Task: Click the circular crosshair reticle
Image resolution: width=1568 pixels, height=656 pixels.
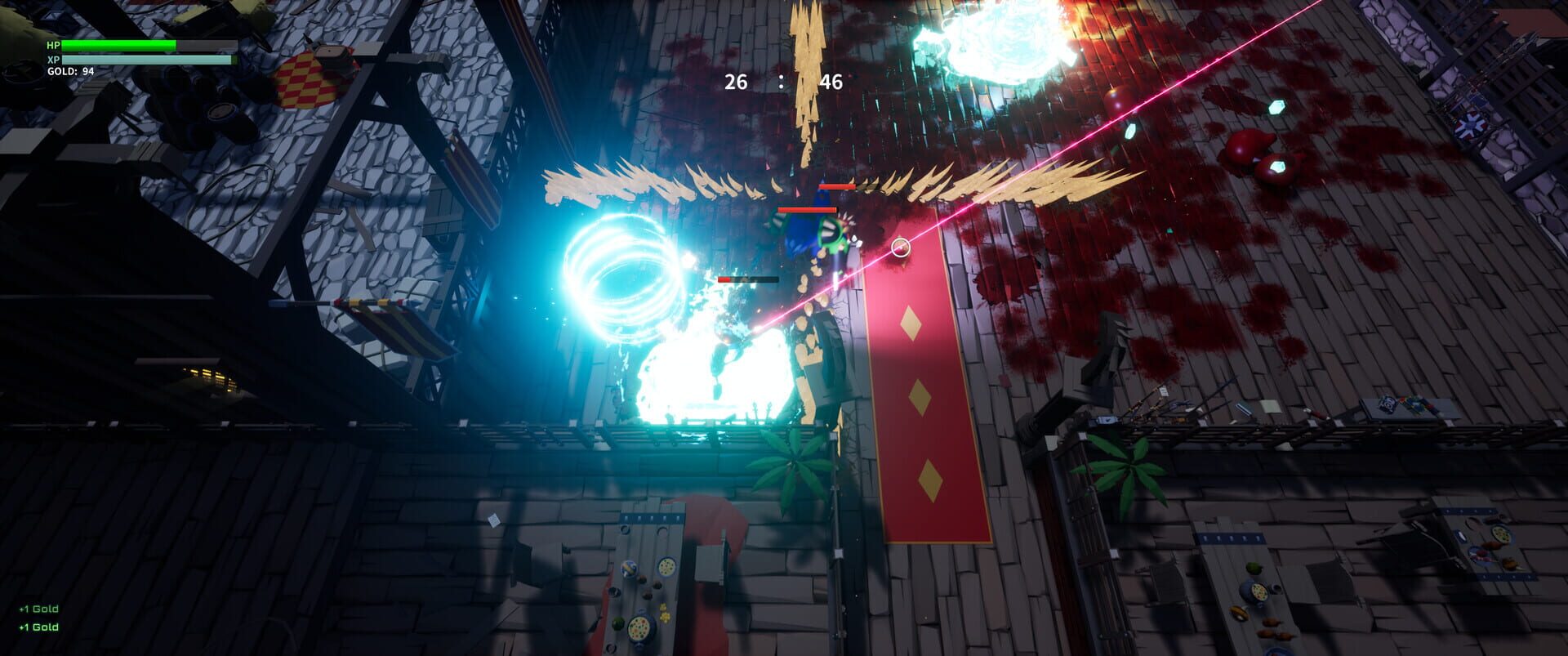Action: tap(902, 248)
